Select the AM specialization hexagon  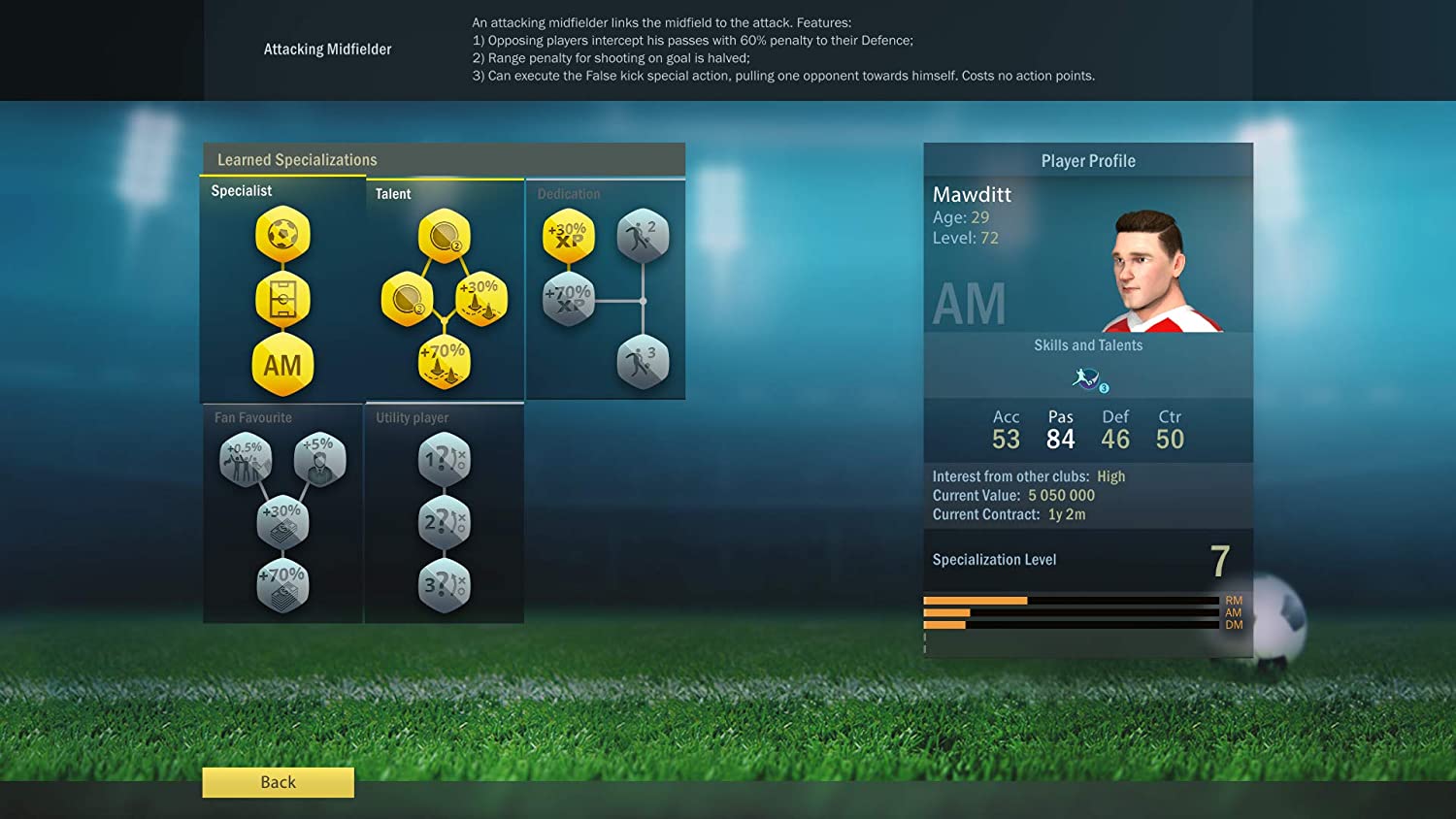tap(282, 365)
